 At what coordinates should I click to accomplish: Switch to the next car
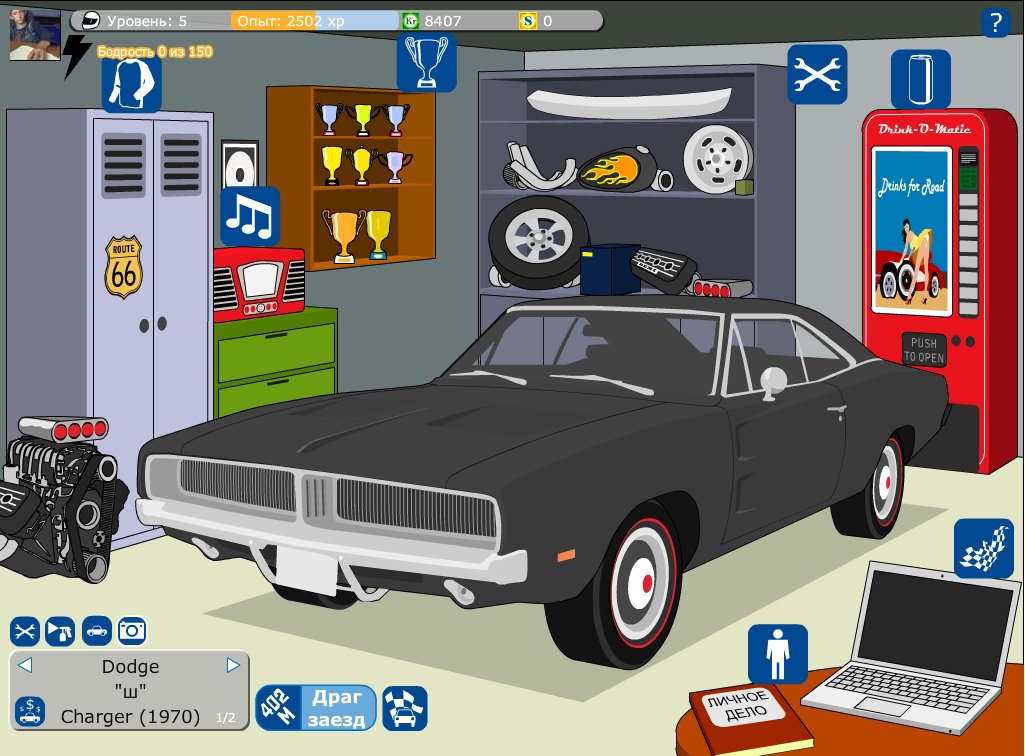pyautogui.click(x=233, y=665)
